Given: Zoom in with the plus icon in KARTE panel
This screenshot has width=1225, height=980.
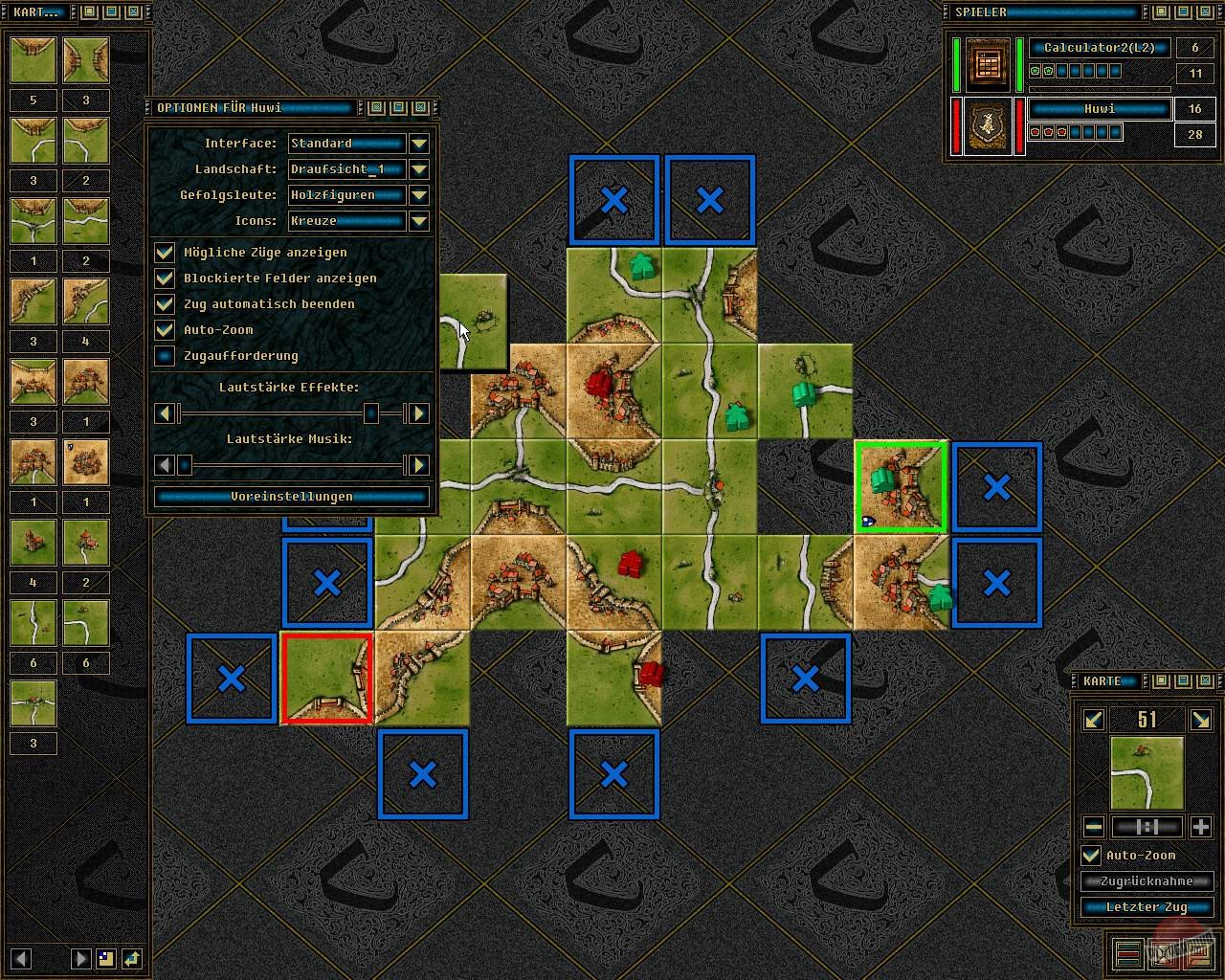Looking at the screenshot, I should pyautogui.click(x=1201, y=827).
